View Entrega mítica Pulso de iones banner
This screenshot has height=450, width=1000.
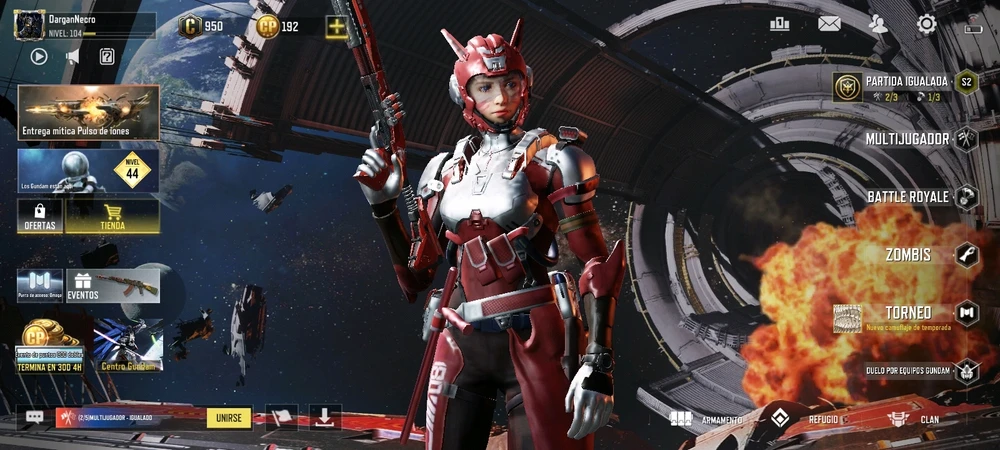tap(88, 111)
